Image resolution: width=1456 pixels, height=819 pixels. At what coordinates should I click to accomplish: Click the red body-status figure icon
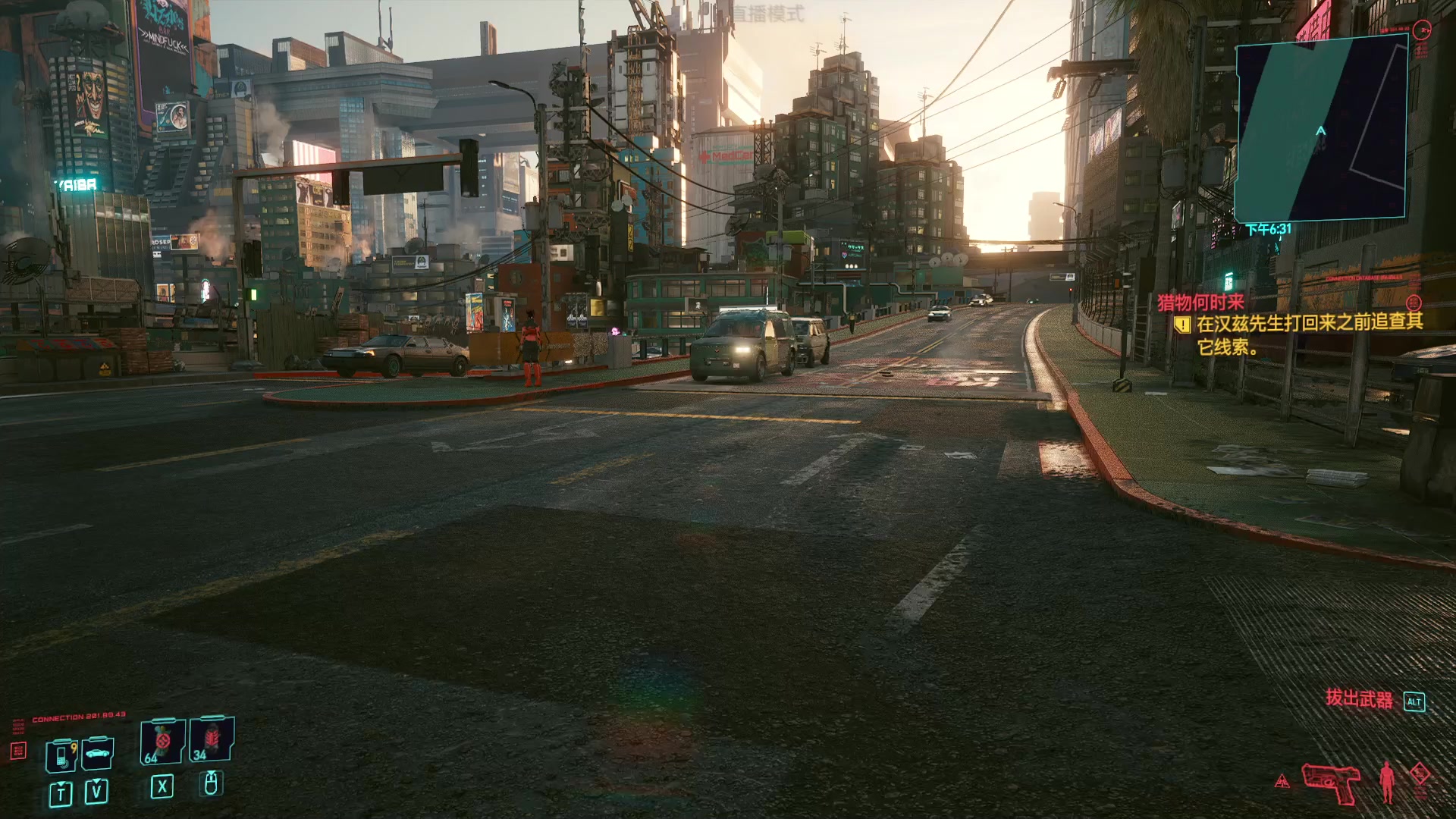tap(1387, 781)
